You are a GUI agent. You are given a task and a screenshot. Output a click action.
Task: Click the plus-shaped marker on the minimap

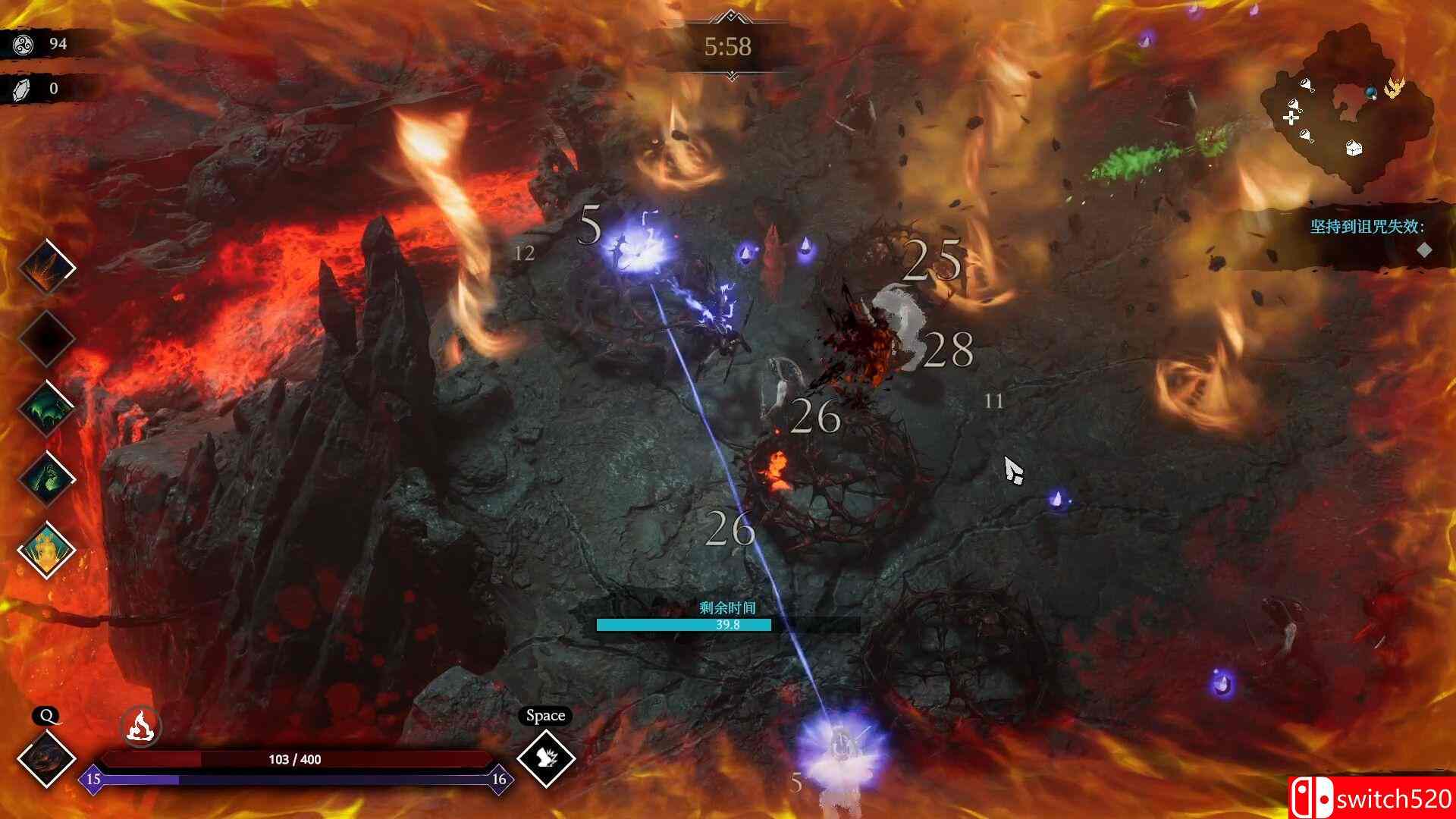pos(1291,118)
